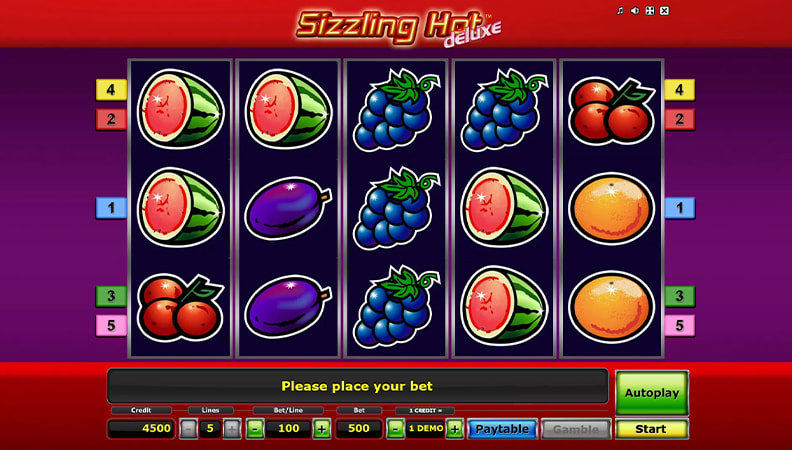Activate the green Autoplay button
This screenshot has height=450, width=792.
pos(651,393)
